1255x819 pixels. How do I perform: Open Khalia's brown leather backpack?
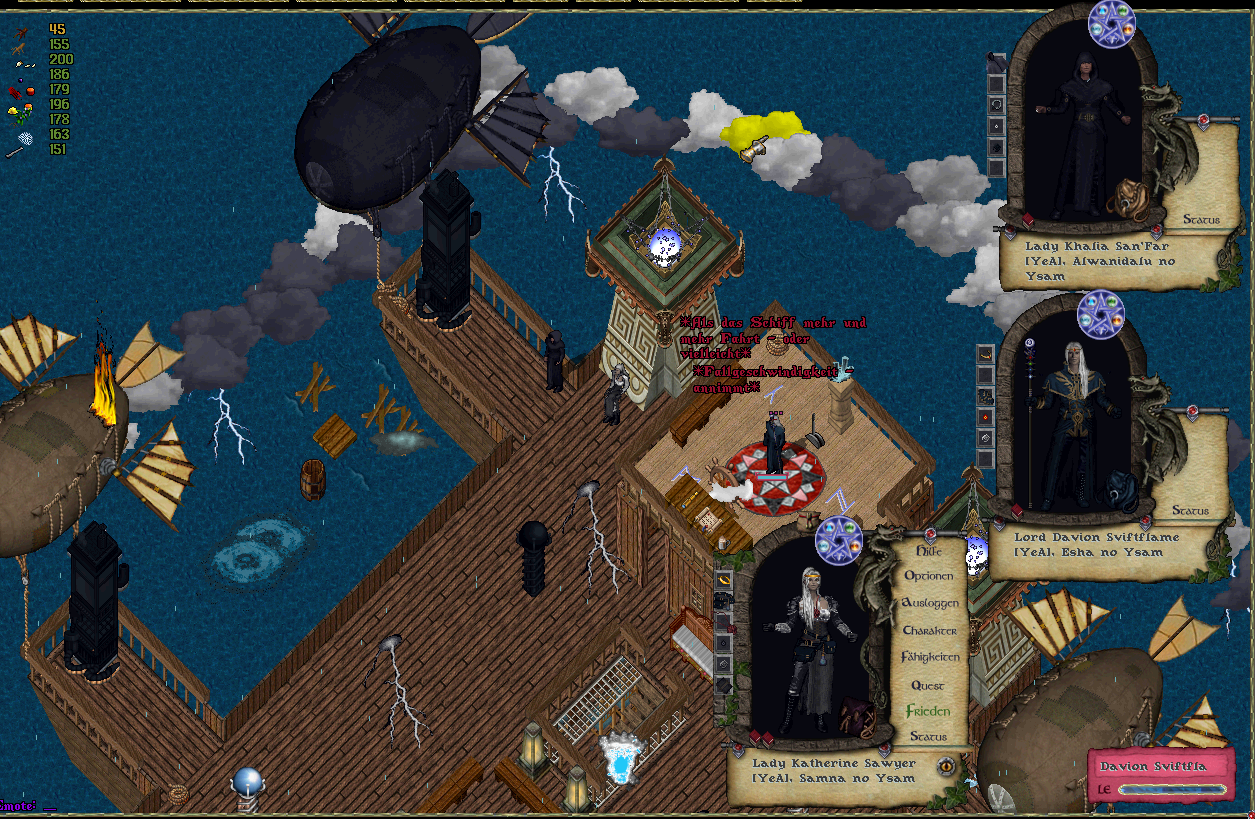pyautogui.click(x=1130, y=199)
